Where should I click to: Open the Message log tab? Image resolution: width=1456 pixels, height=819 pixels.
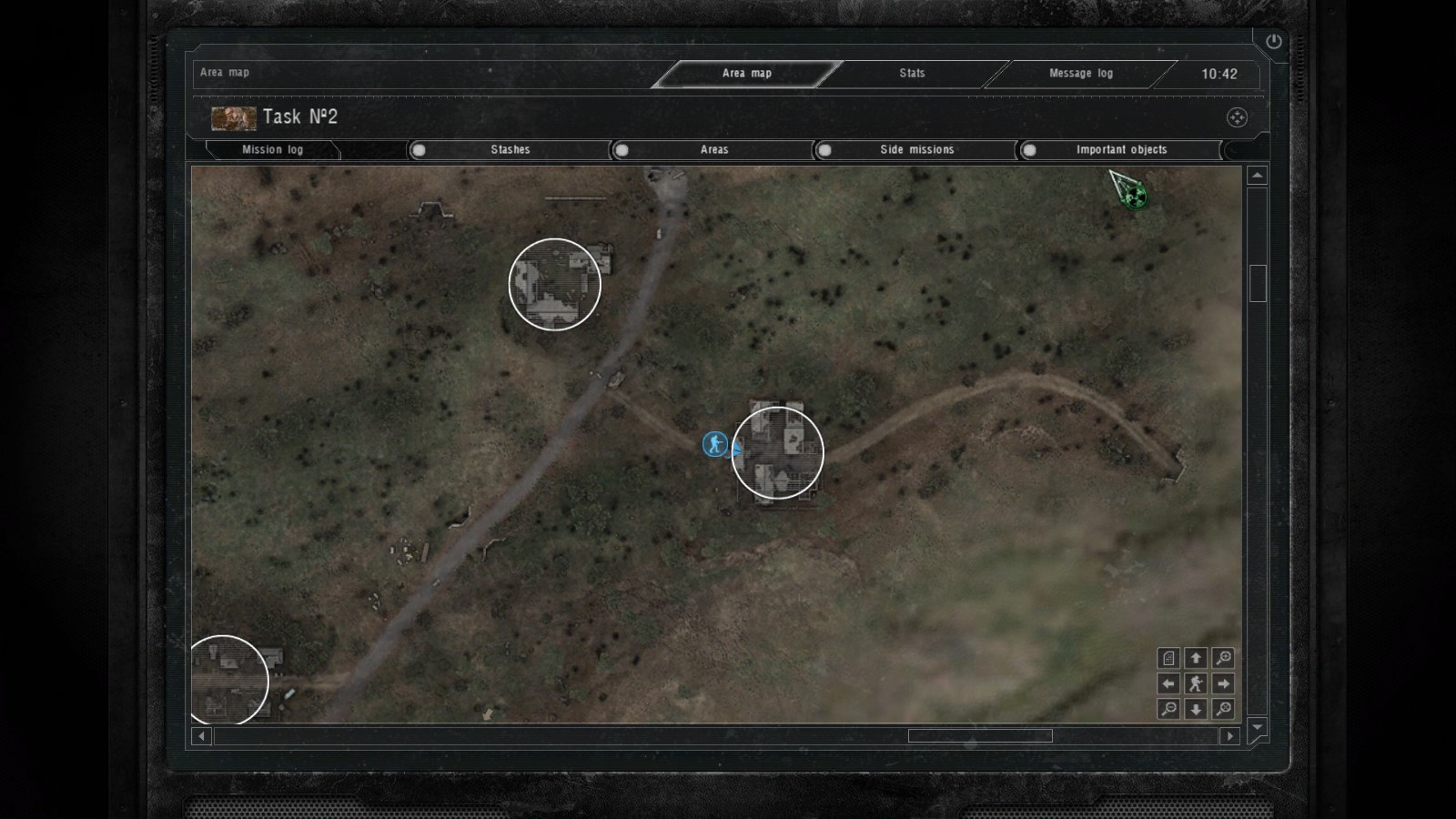[1080, 73]
